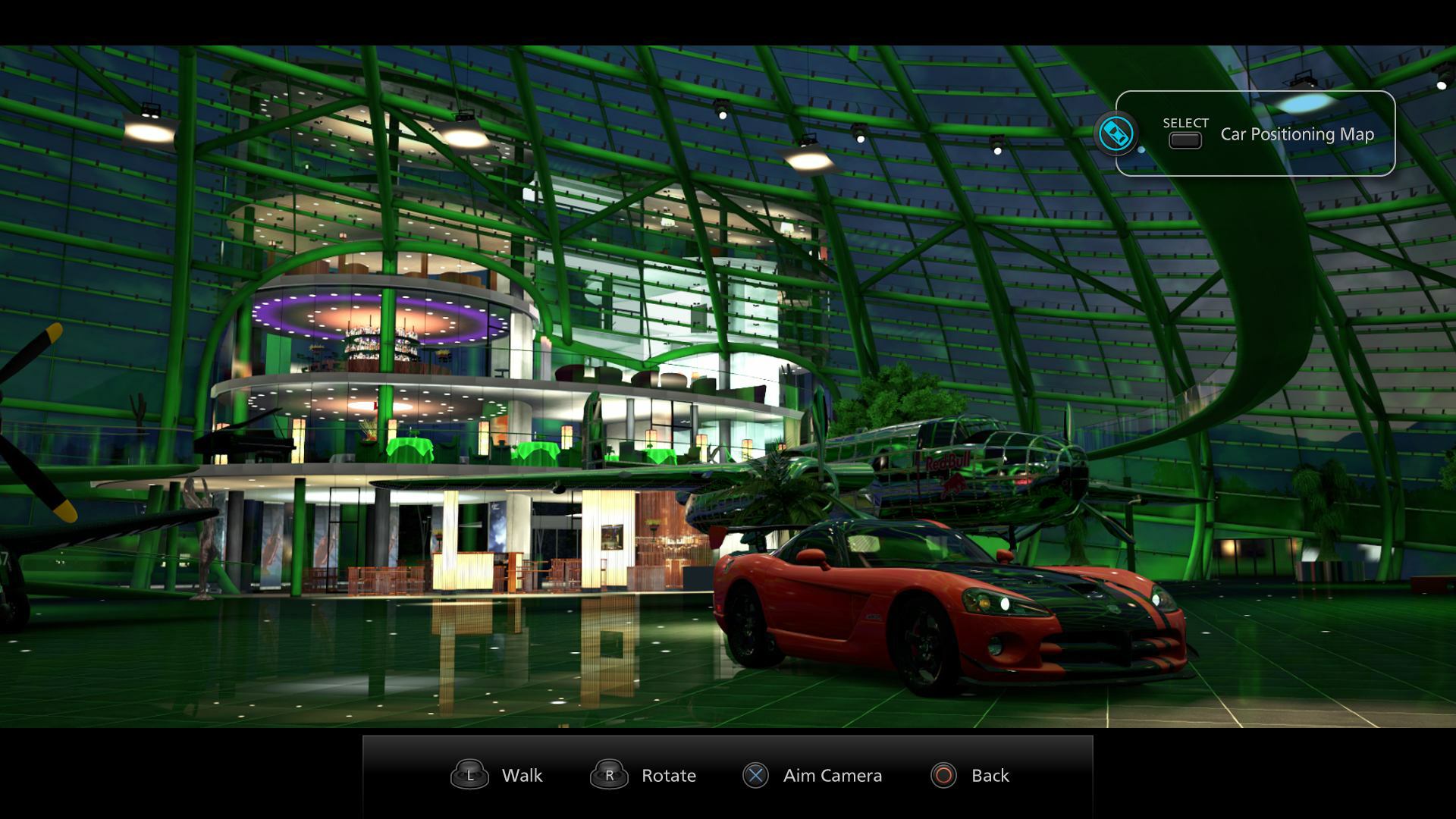Click the Aim Camera label

[x=833, y=775]
